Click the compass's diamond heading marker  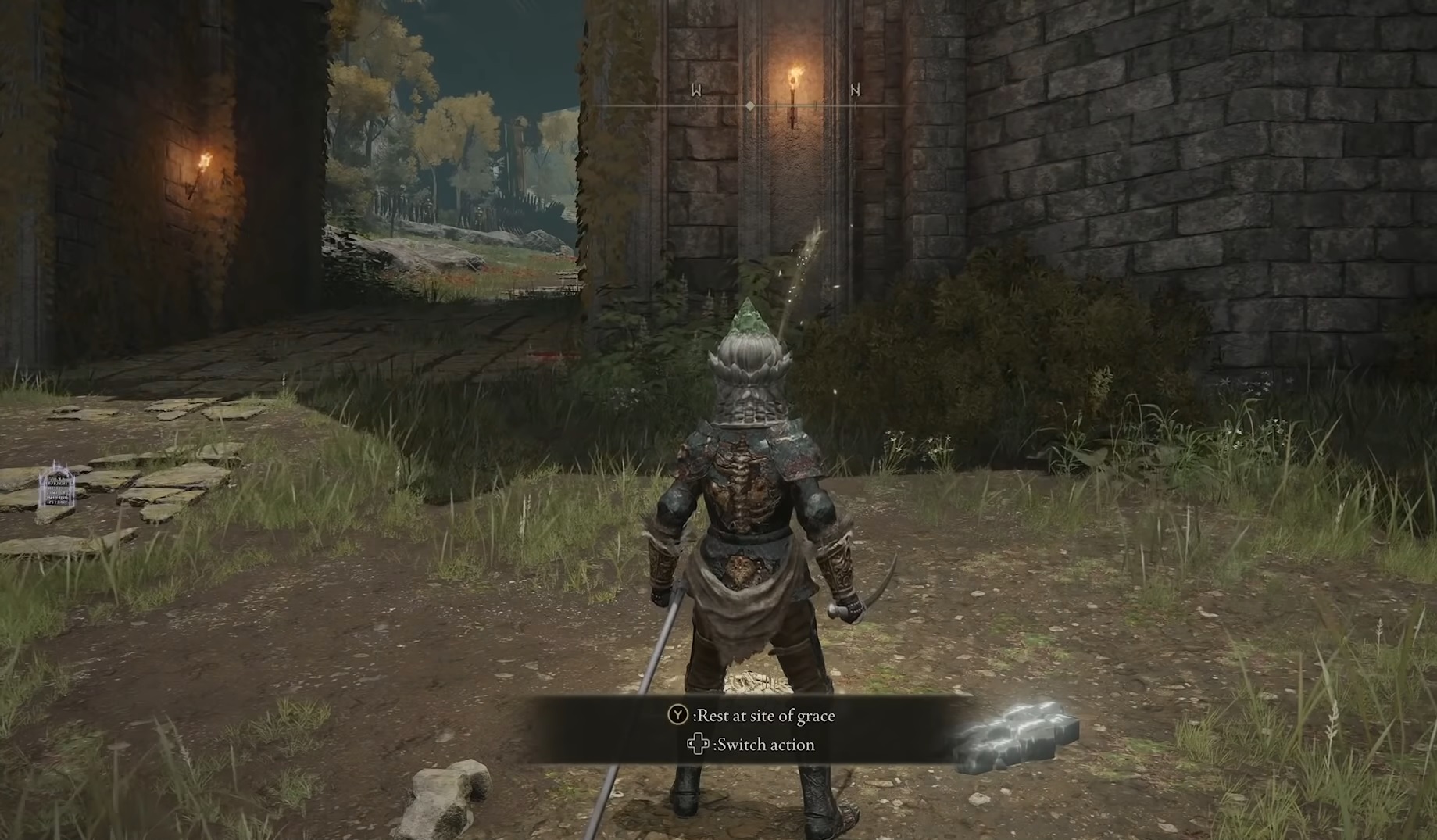click(749, 105)
